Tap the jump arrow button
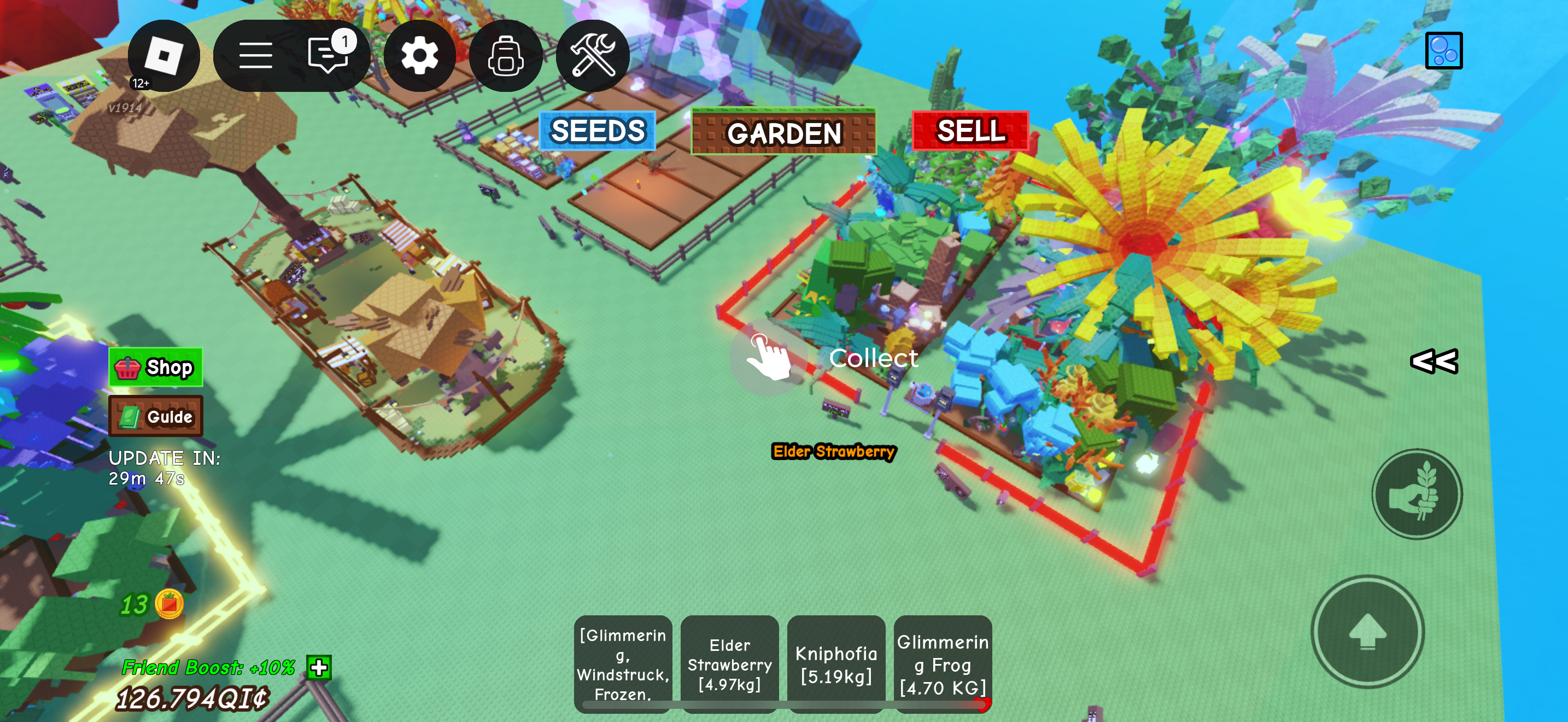Image resolution: width=1568 pixels, height=722 pixels. pos(1367,631)
